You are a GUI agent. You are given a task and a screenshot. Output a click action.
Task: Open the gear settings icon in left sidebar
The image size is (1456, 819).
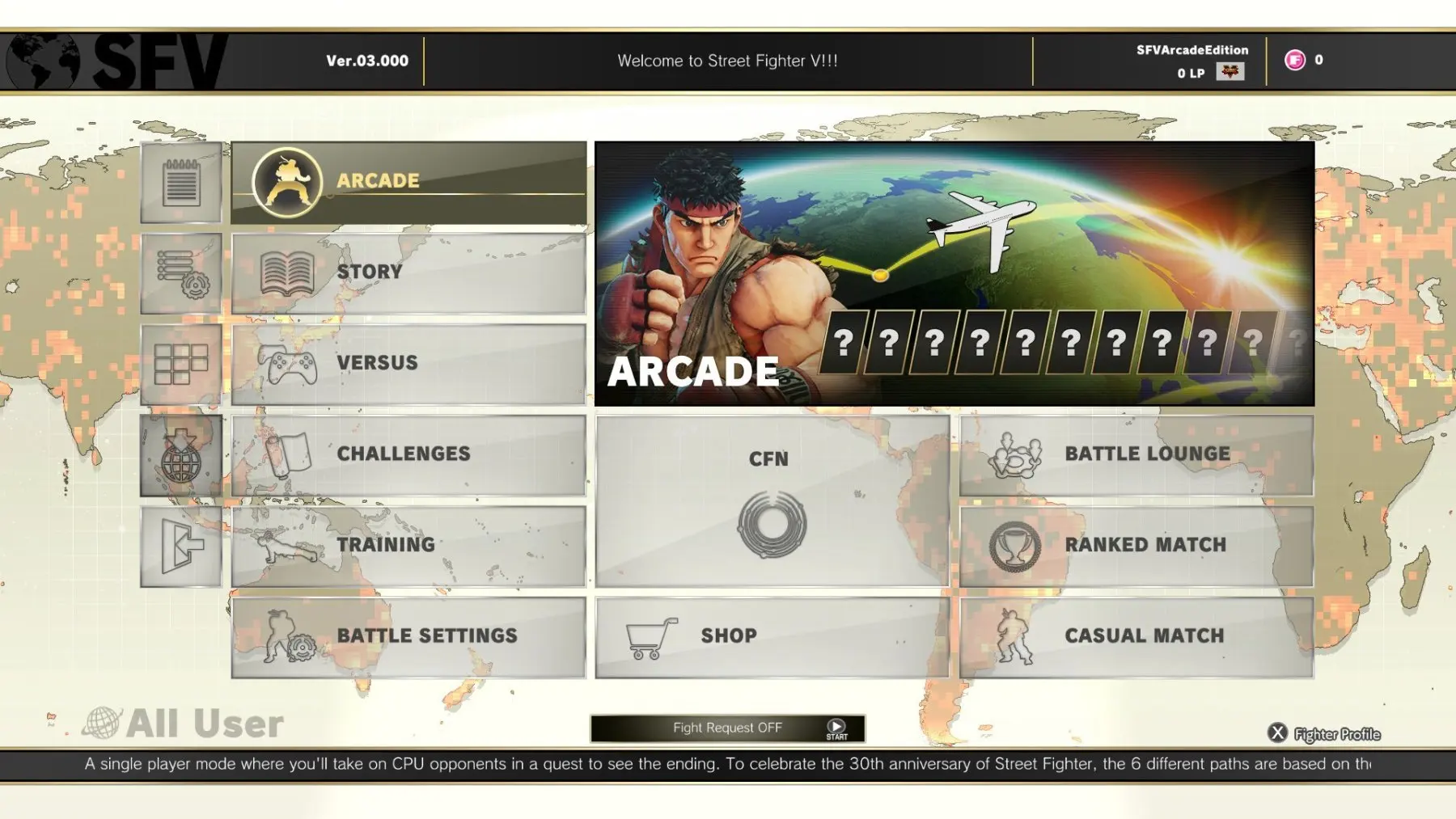coord(180,272)
